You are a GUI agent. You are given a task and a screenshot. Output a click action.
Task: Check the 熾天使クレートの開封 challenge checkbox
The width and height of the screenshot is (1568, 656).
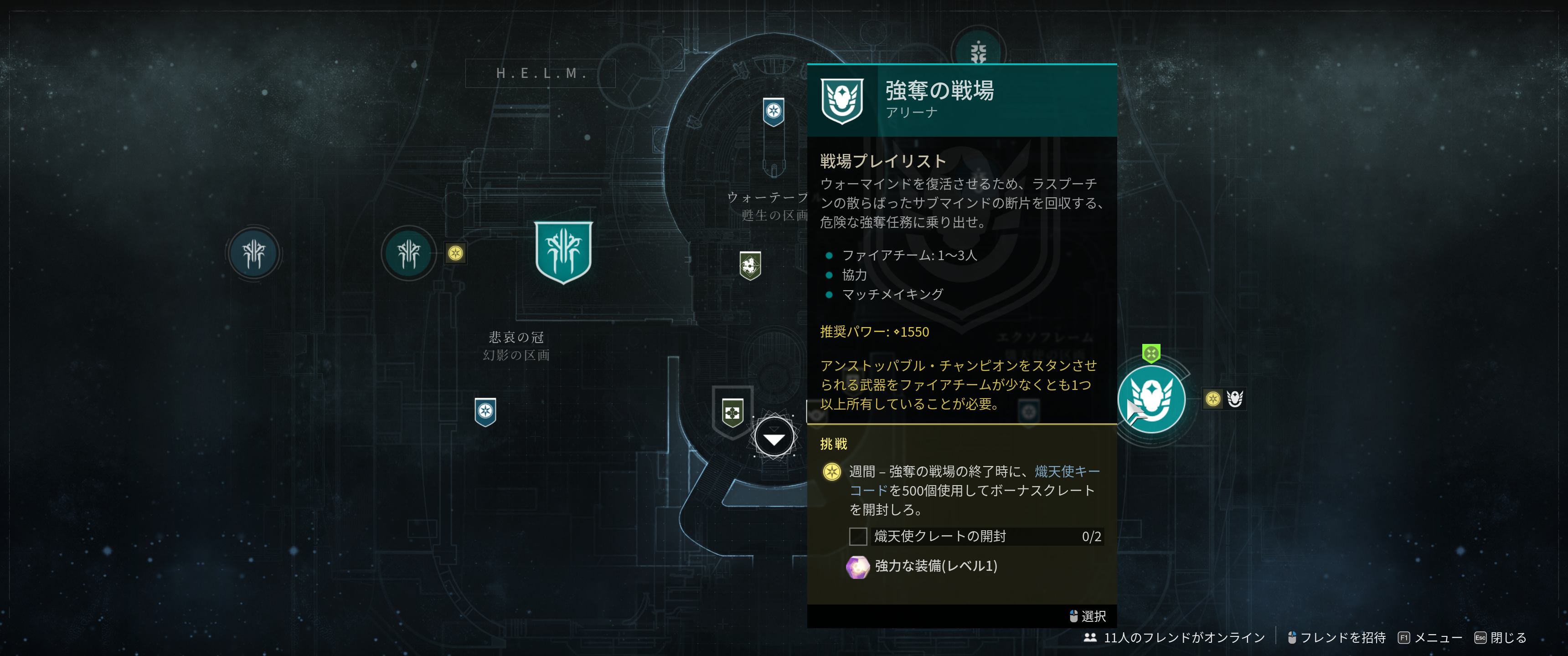pos(858,537)
